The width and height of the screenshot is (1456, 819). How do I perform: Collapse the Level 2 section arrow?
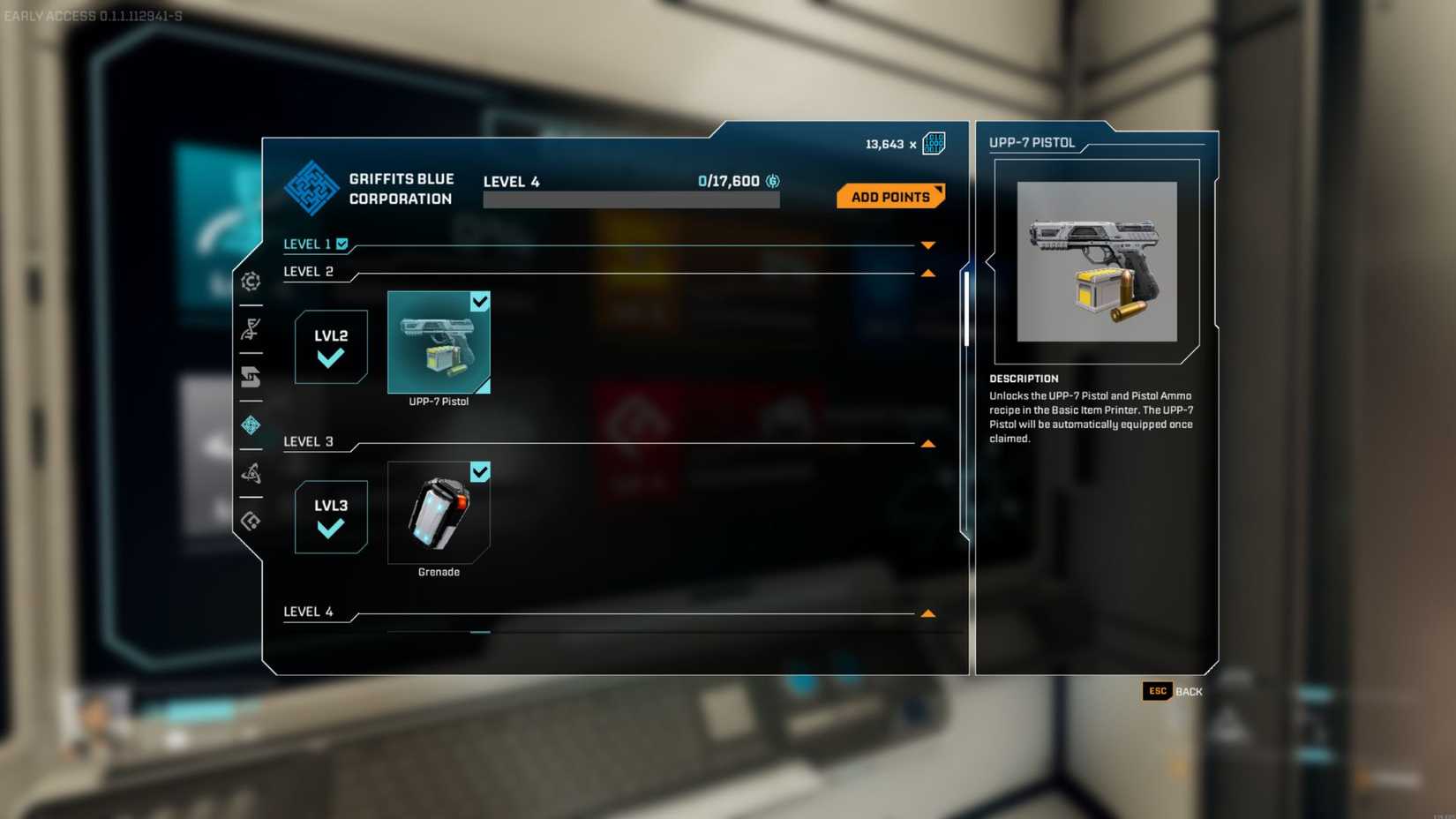[x=927, y=274]
